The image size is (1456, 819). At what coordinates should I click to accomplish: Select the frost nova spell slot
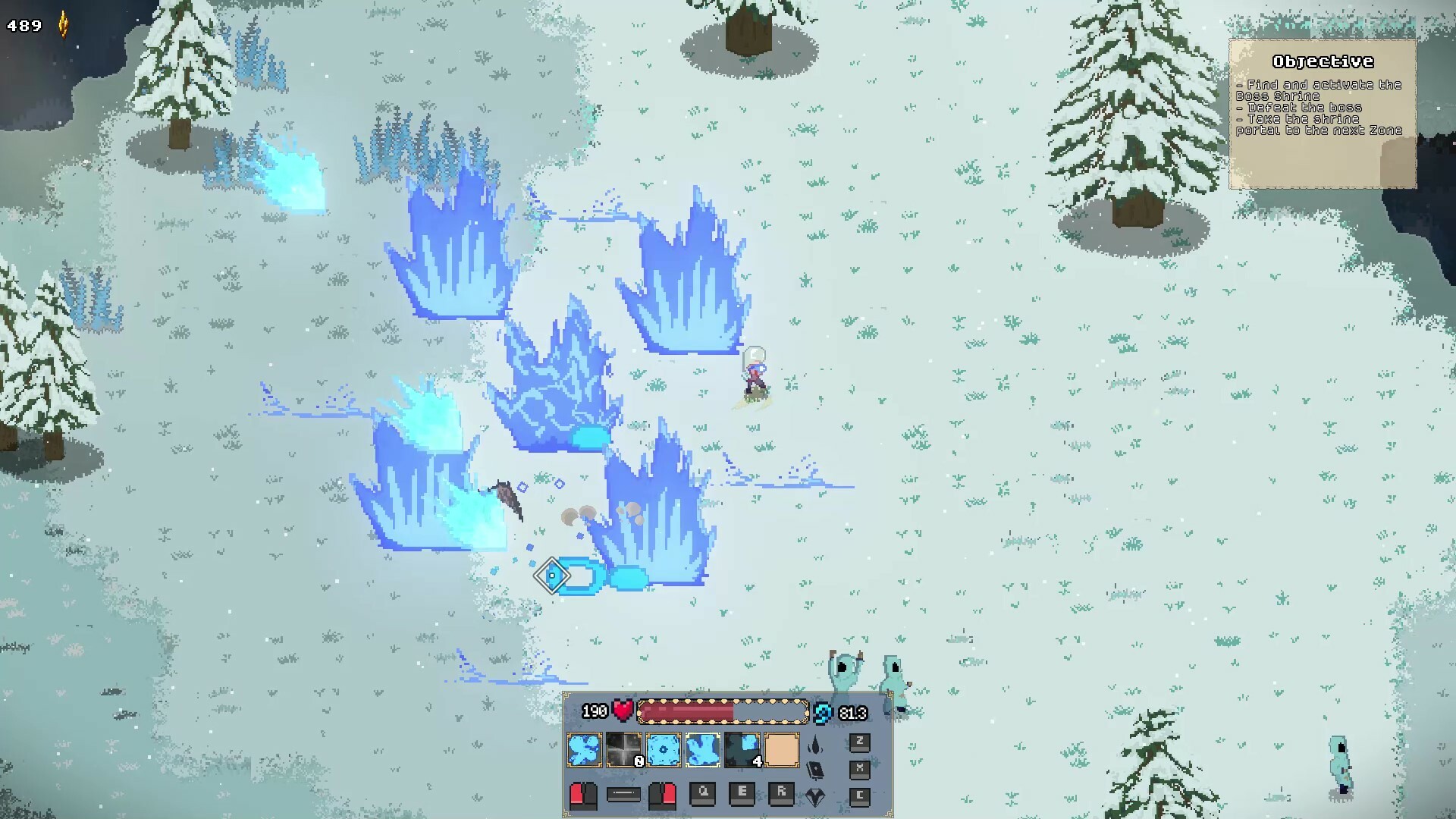(x=662, y=750)
